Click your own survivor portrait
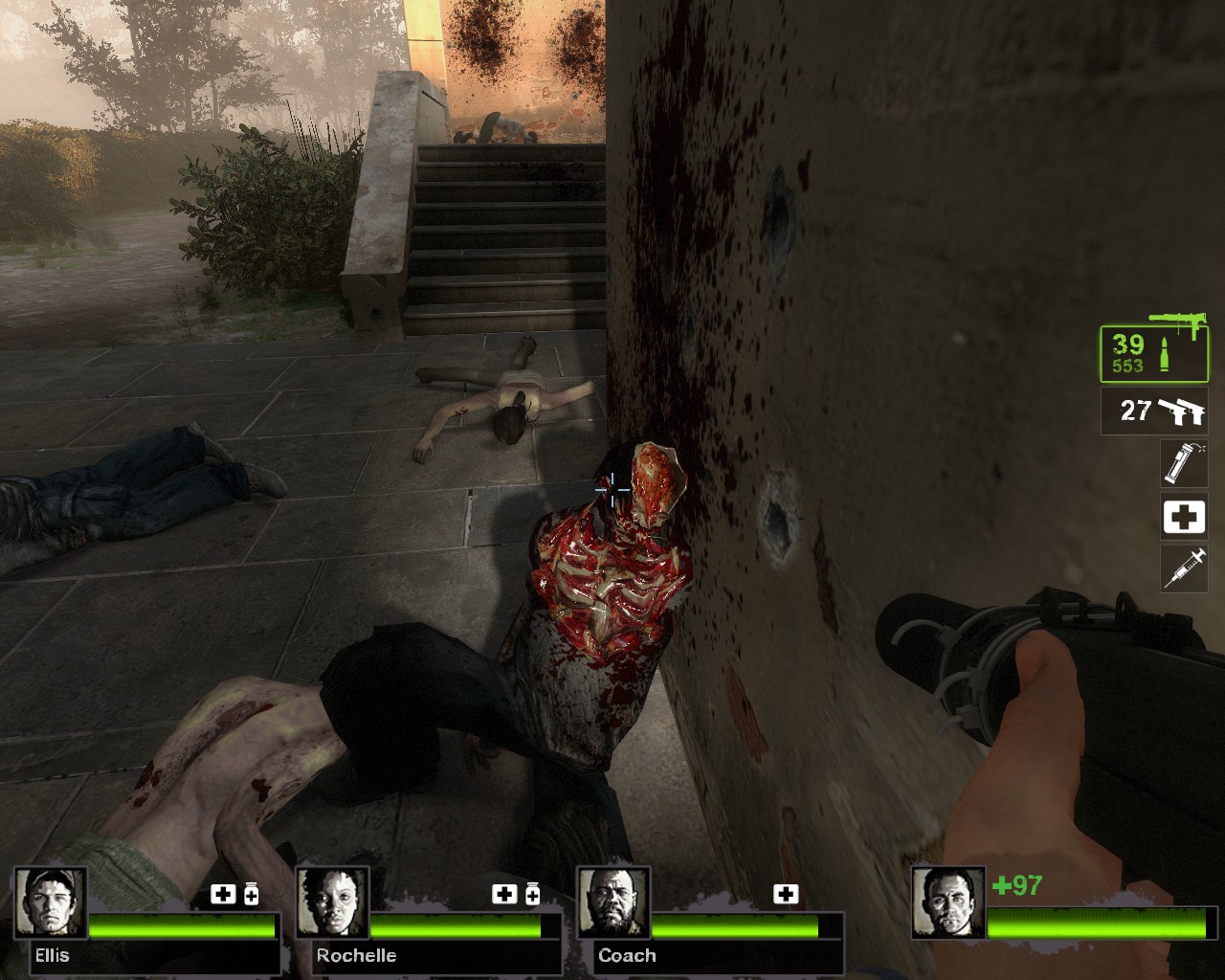 coord(947,904)
